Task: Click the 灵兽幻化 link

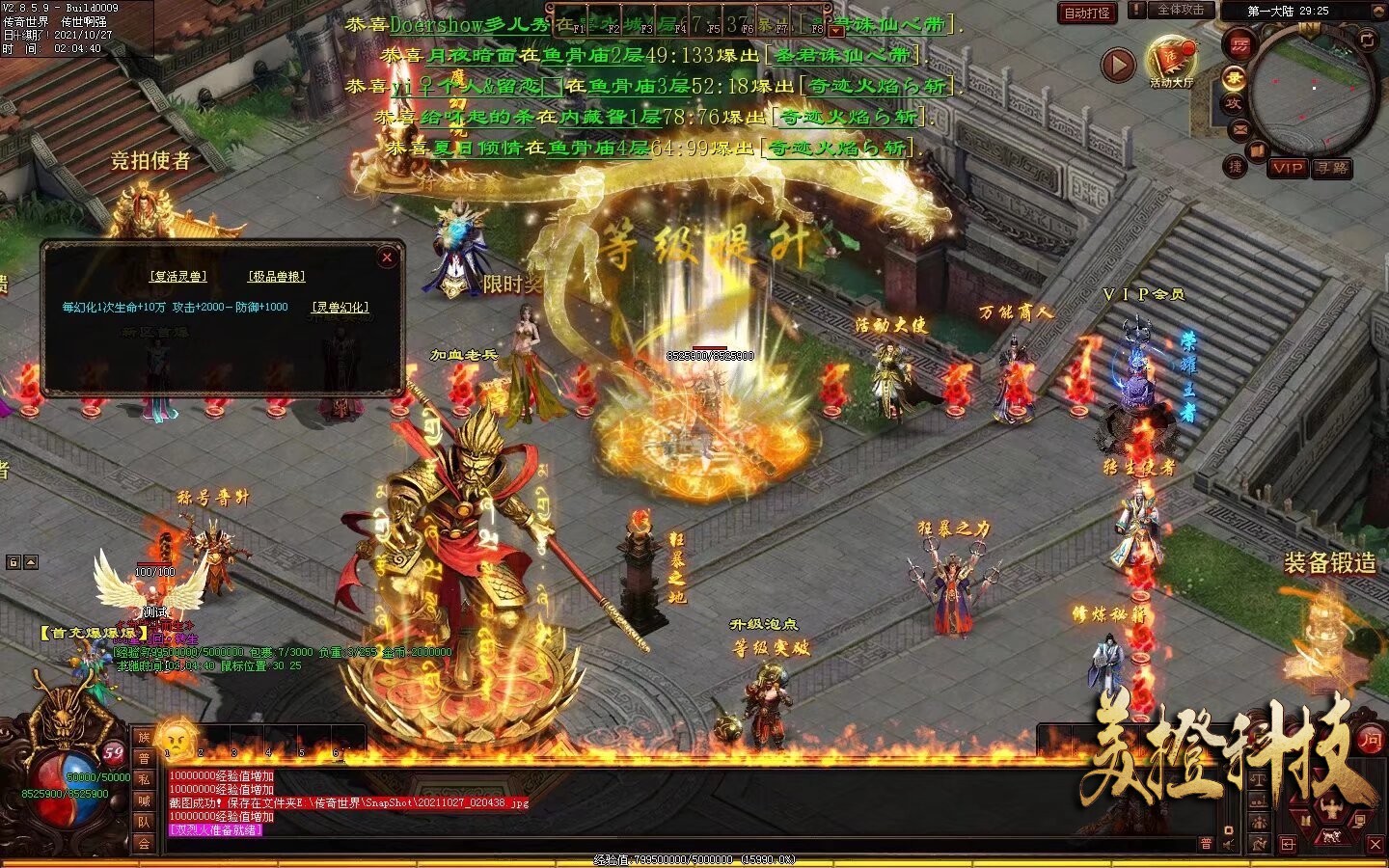Action: tap(340, 307)
